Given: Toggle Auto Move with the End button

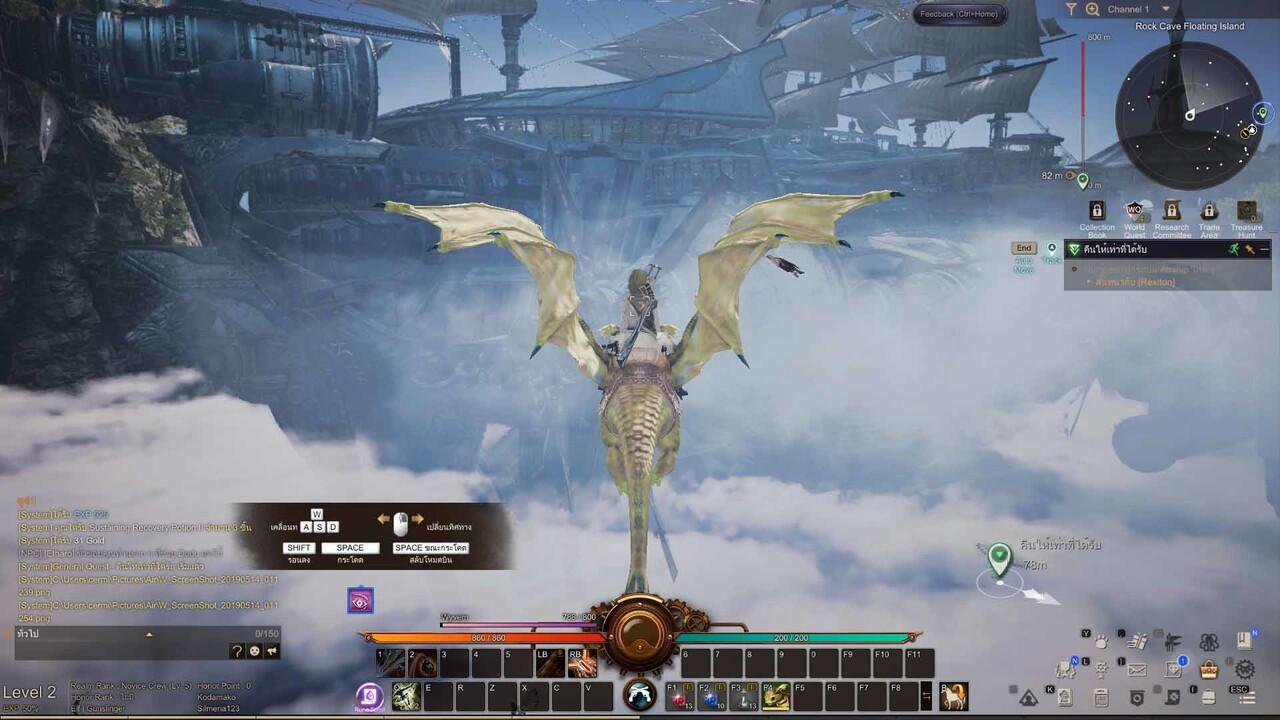Looking at the screenshot, I should pyautogui.click(x=1024, y=248).
